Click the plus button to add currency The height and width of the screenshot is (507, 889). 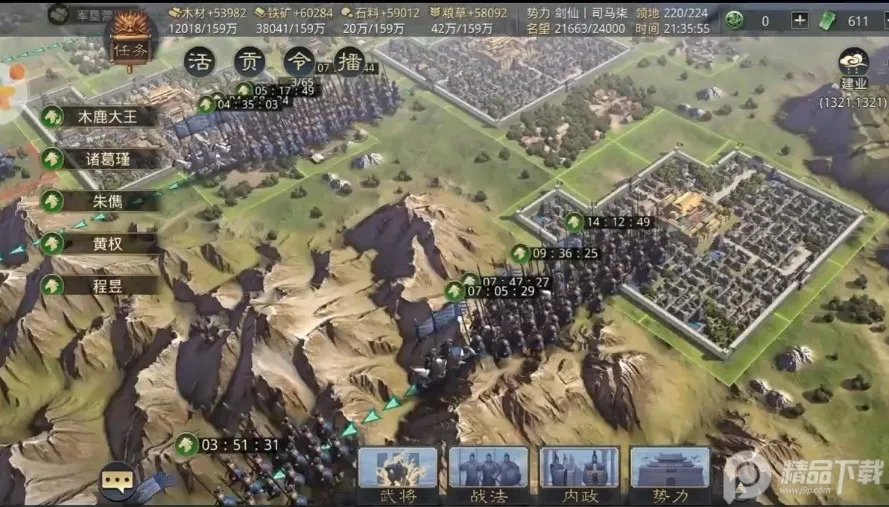pos(799,20)
